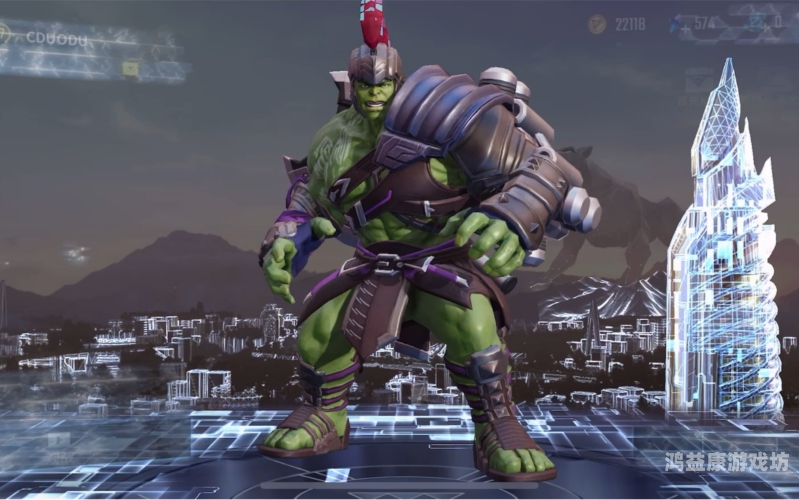Click the small yellow icon below CDUODU

coord(130,68)
